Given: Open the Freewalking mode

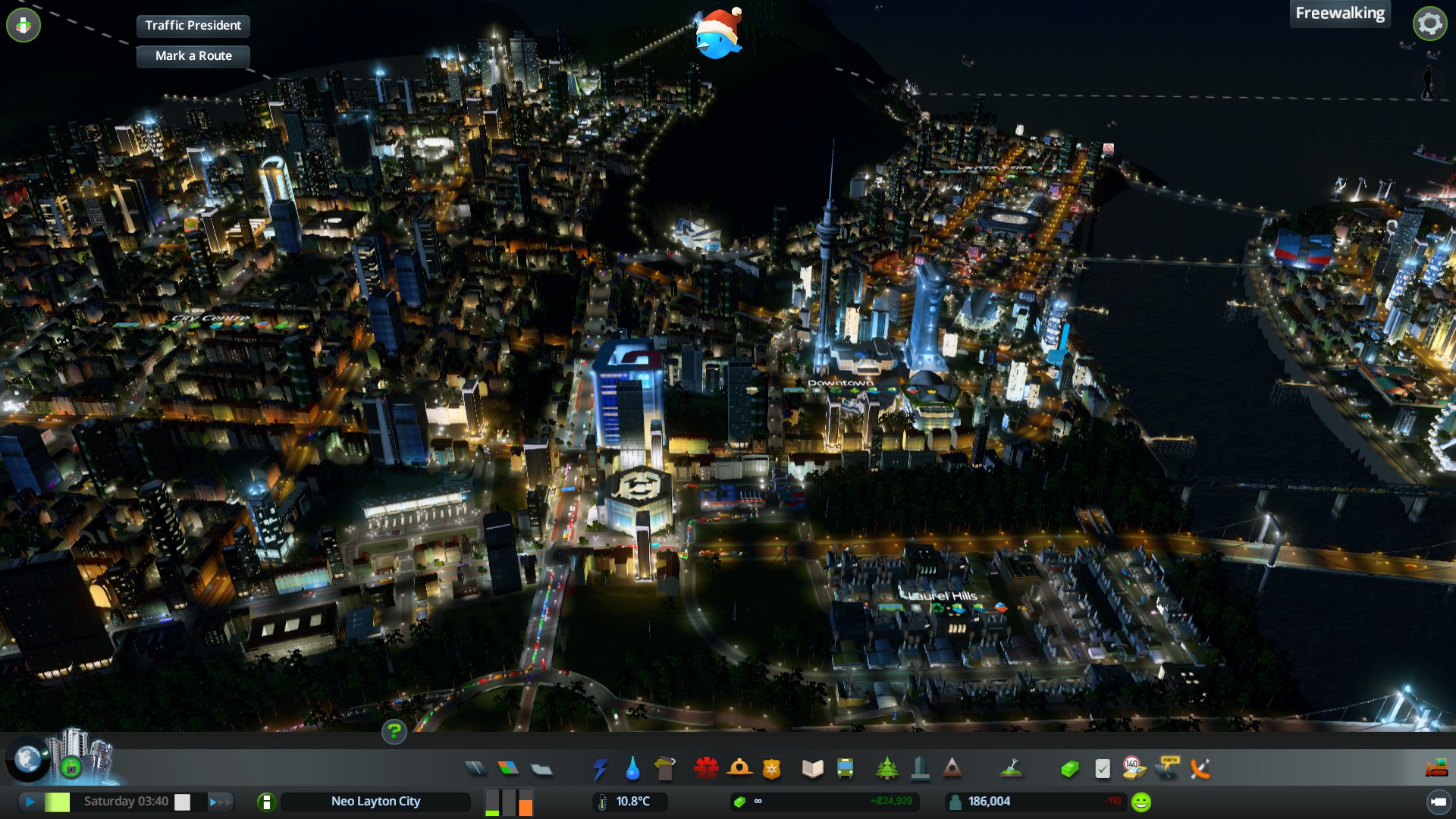Looking at the screenshot, I should point(1339,14).
